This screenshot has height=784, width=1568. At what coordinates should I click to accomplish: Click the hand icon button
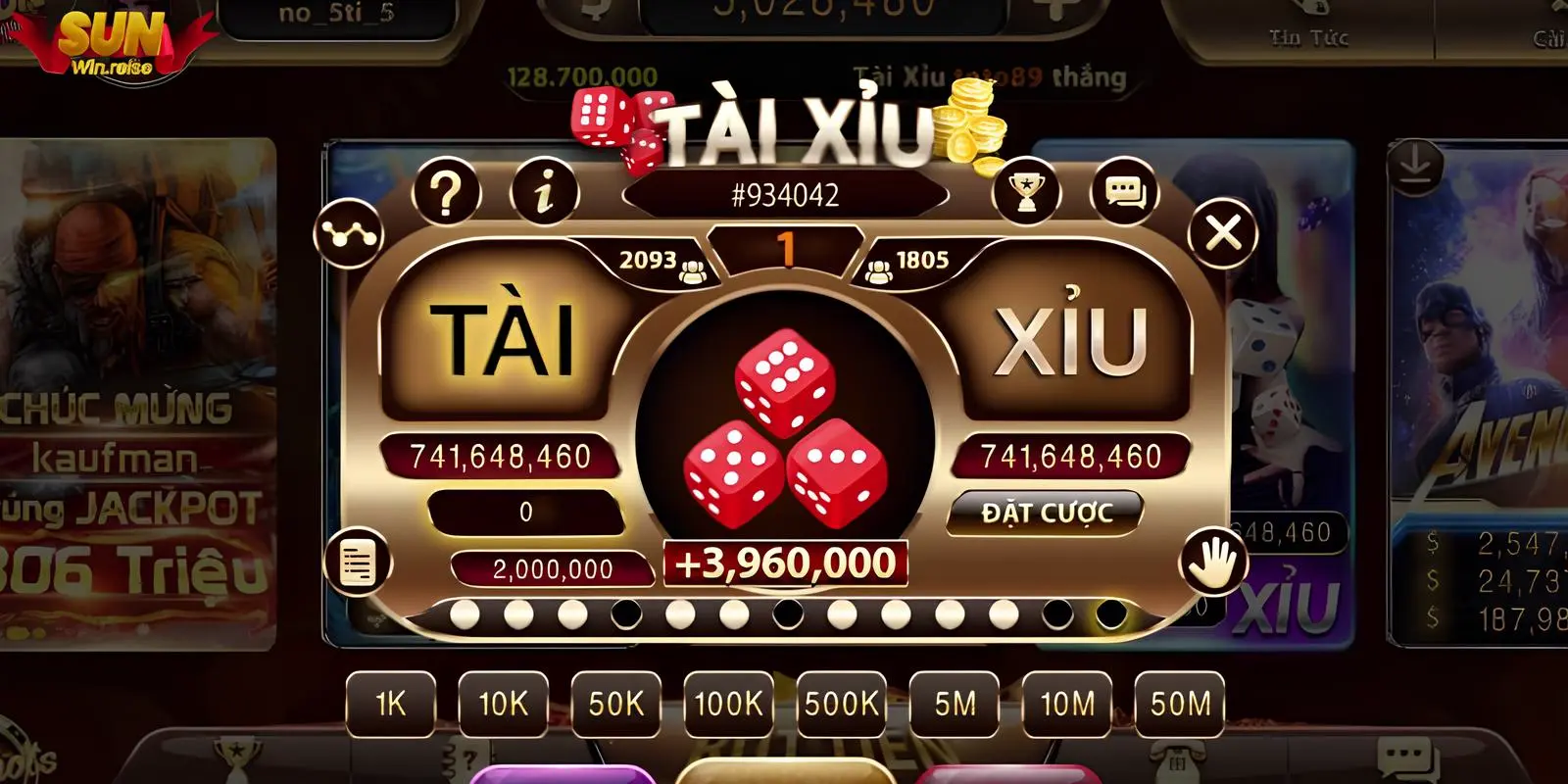pos(1213,563)
